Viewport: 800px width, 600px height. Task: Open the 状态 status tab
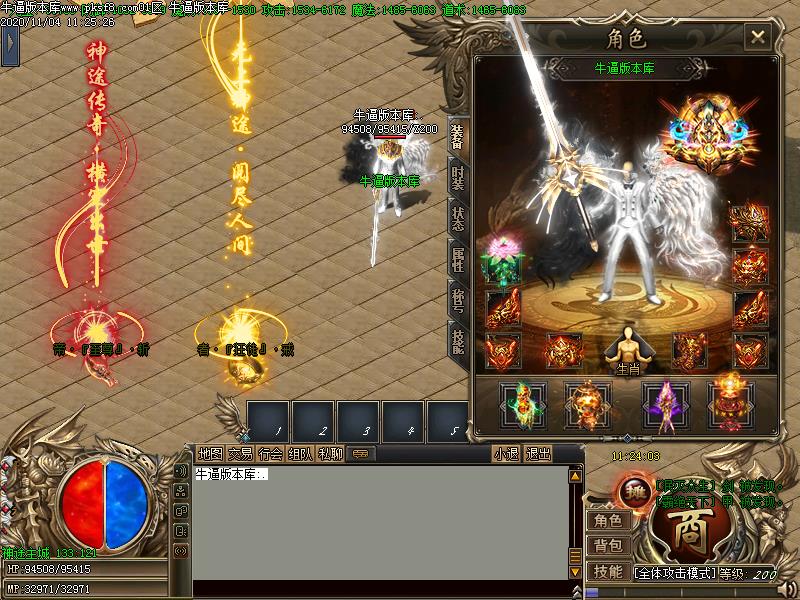(457, 218)
